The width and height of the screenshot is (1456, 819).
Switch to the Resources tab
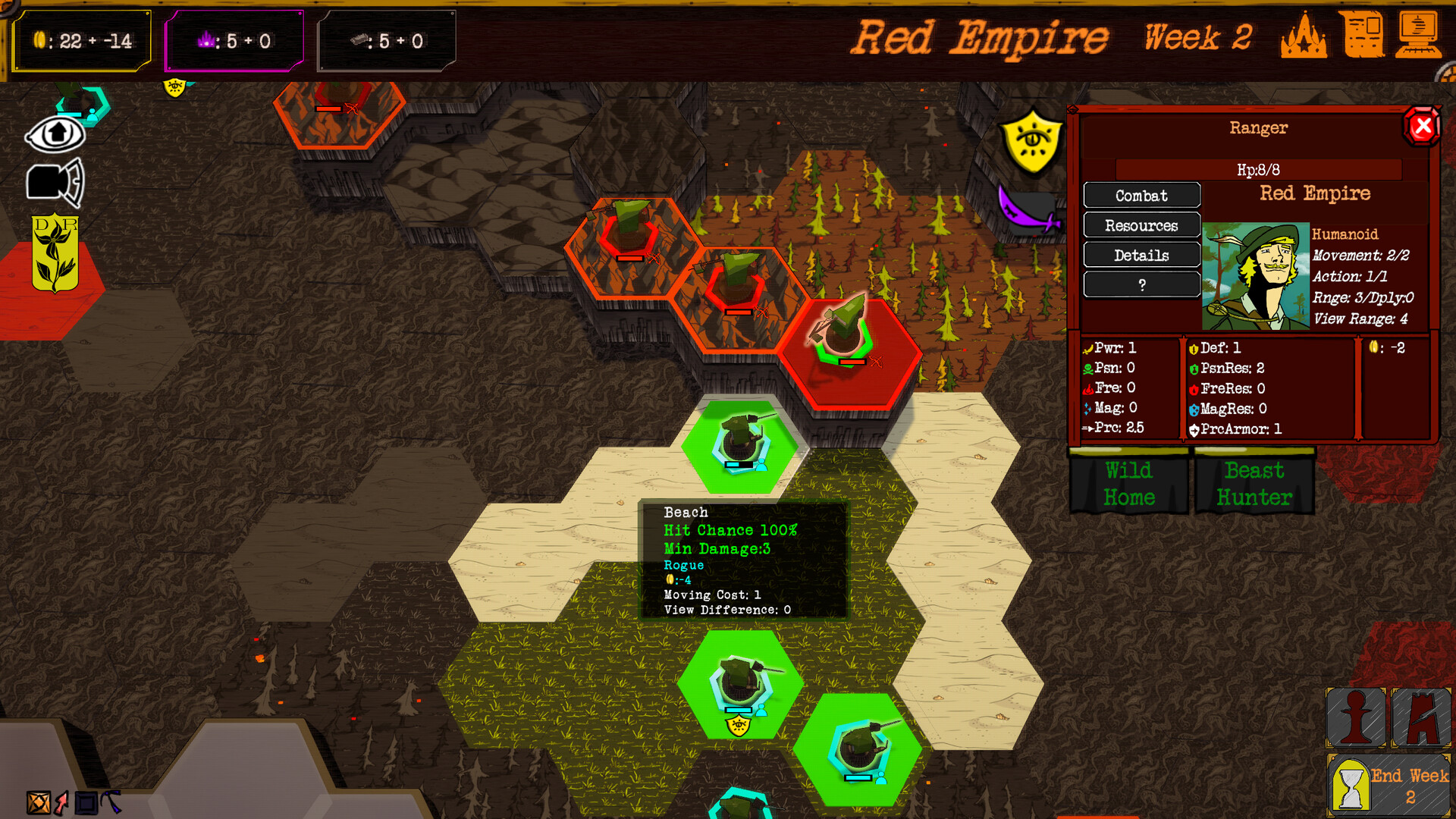(x=1141, y=225)
